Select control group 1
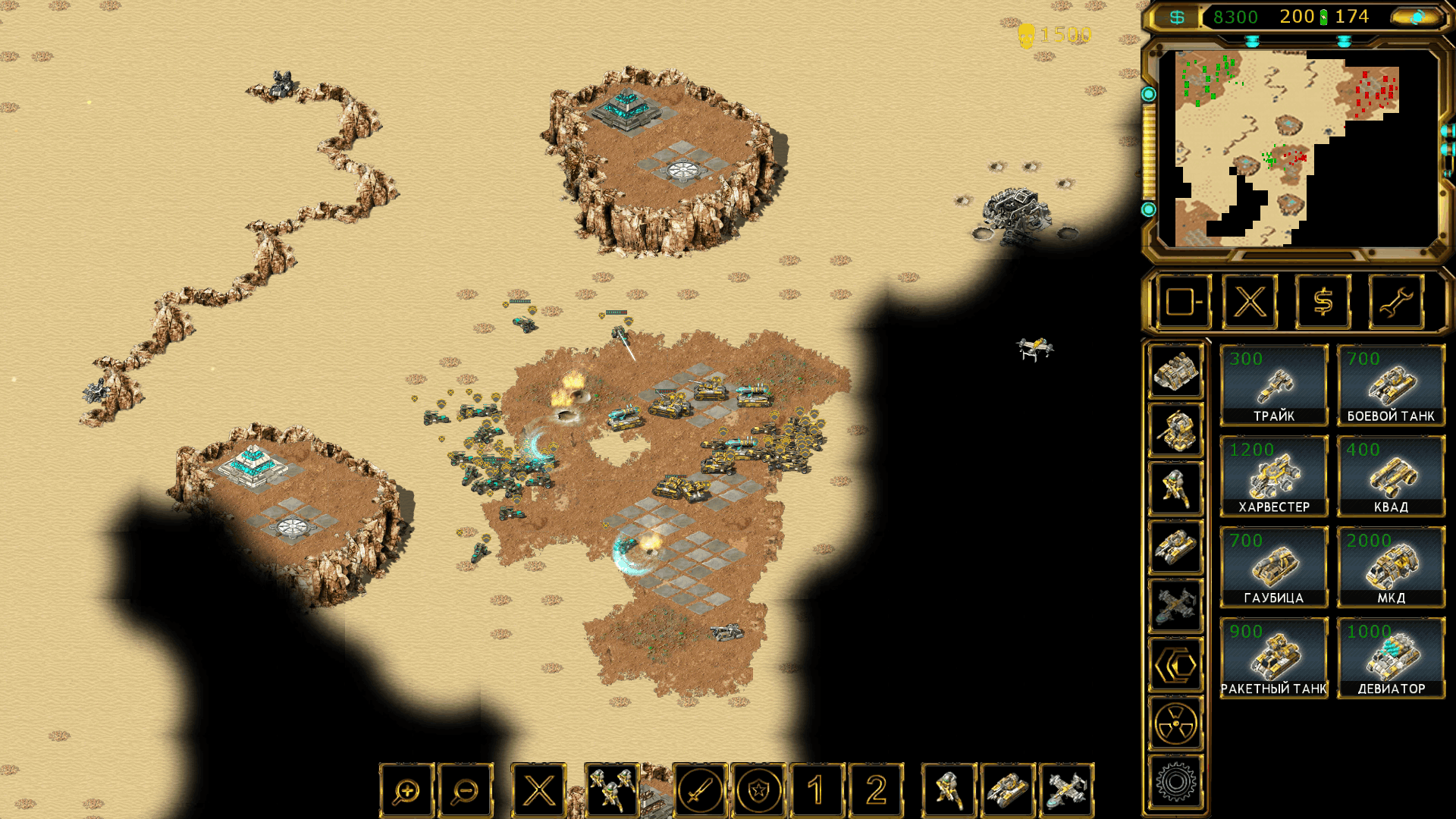Viewport: 1456px width, 819px height. (x=817, y=791)
